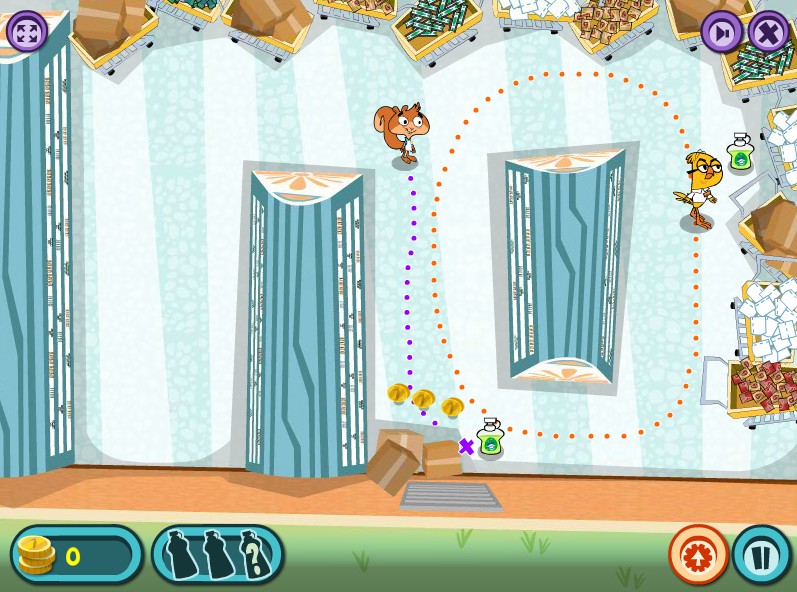The width and height of the screenshot is (797, 592).
Task: Pause the game with the teal button
Action: coord(761,554)
